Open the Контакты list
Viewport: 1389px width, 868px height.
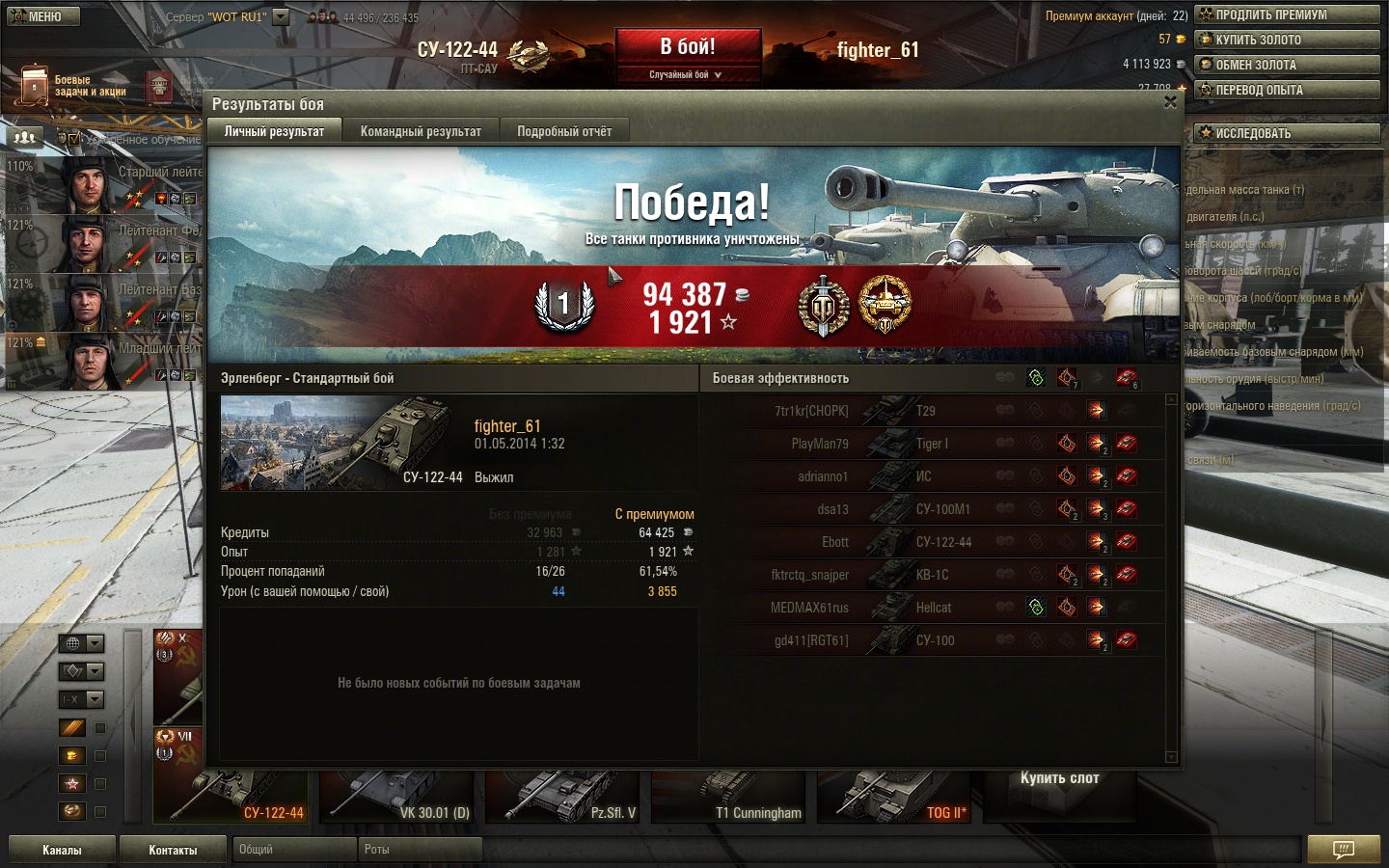[173, 850]
